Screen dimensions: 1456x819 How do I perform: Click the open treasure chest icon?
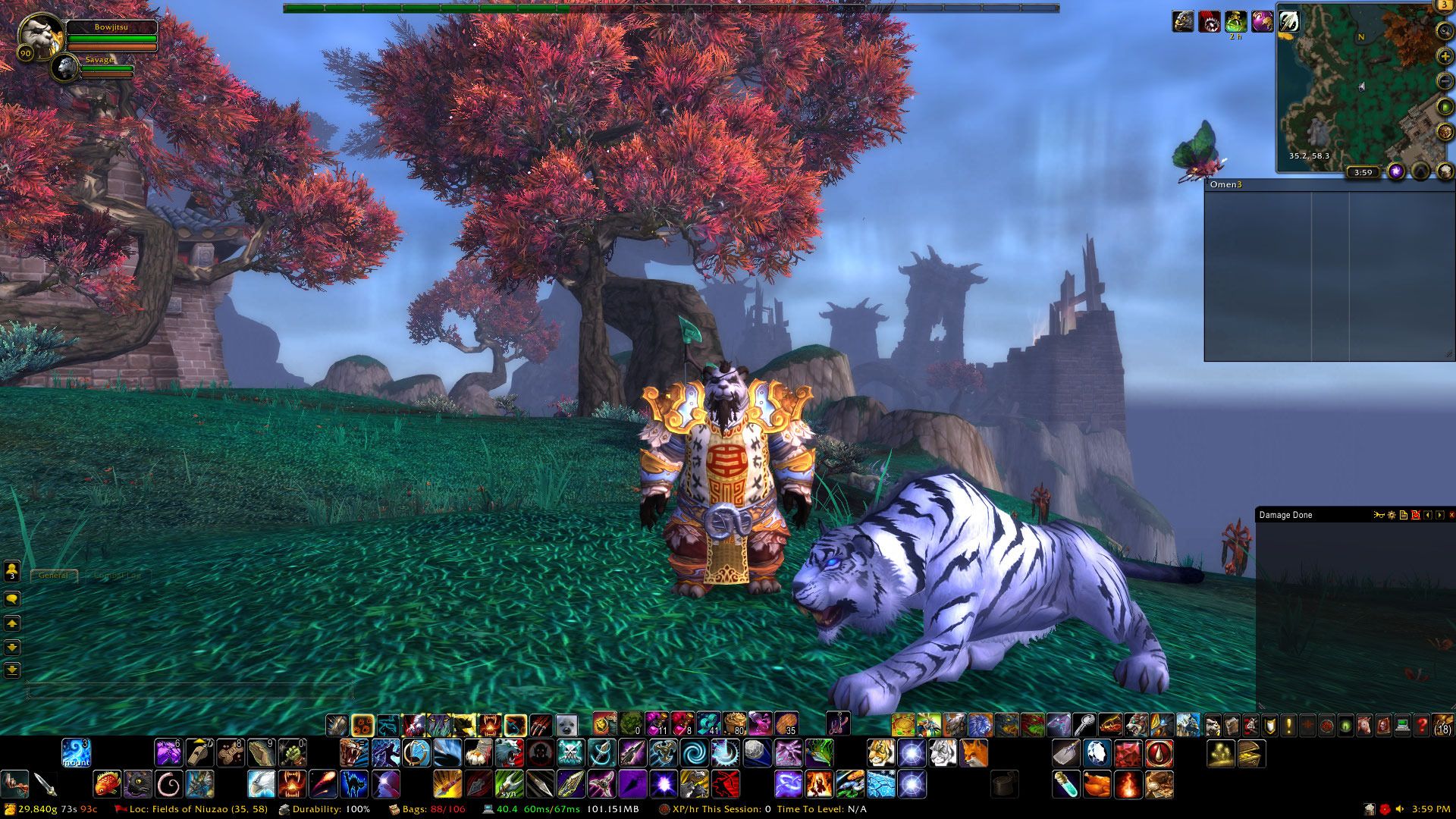pos(1251,753)
